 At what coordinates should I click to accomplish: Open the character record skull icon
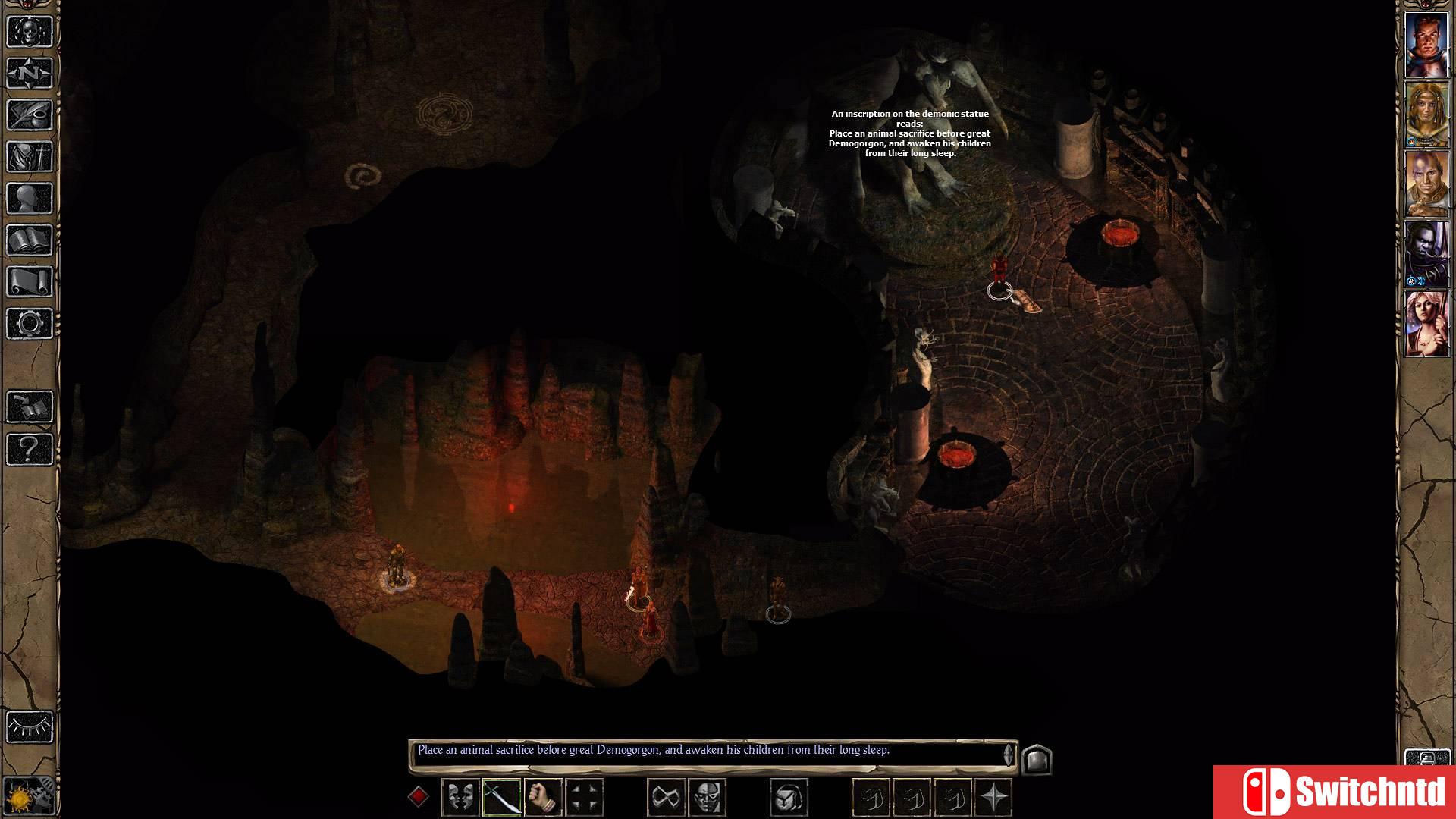29,30
